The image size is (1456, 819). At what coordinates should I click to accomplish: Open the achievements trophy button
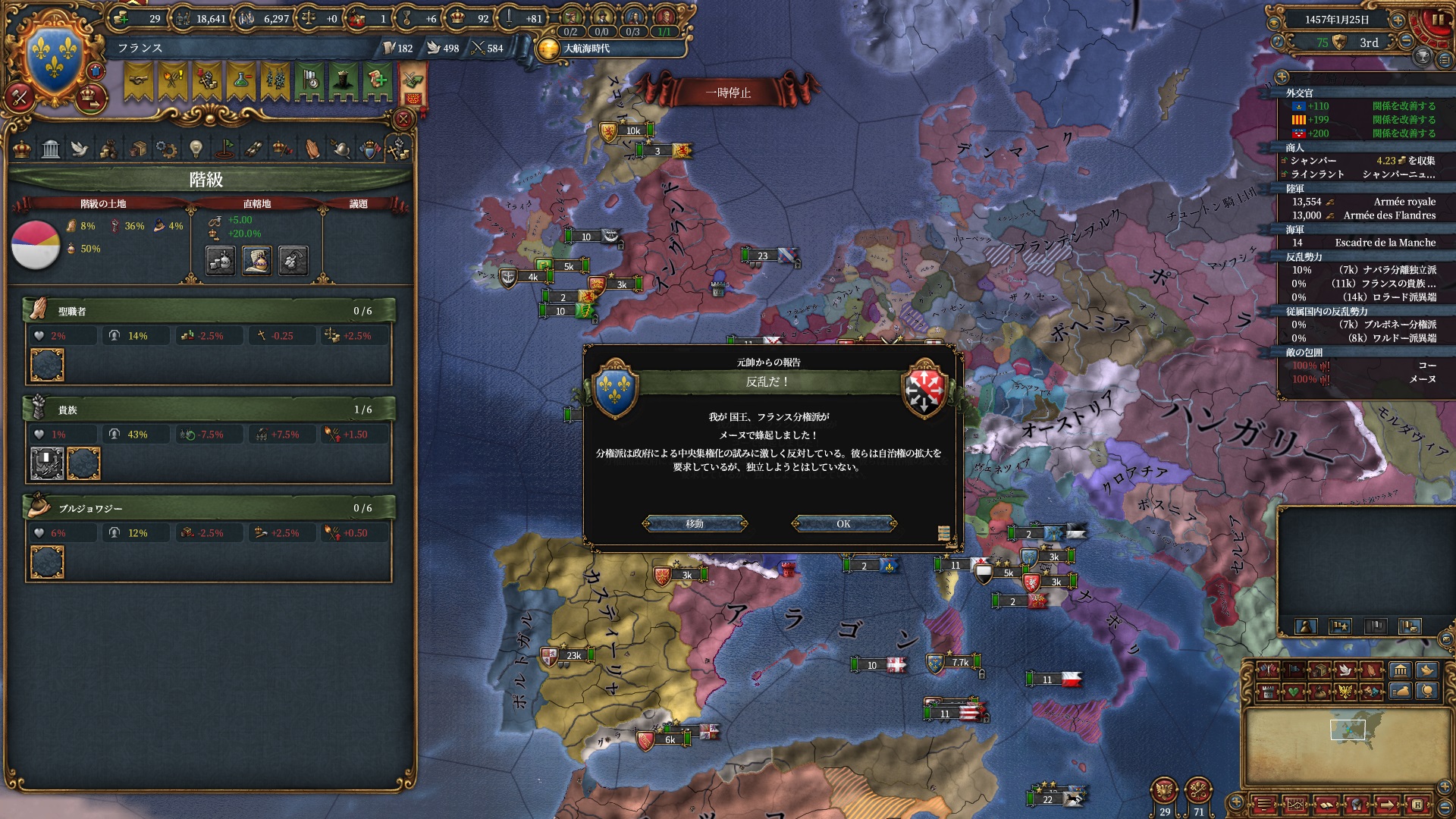coord(1423,56)
